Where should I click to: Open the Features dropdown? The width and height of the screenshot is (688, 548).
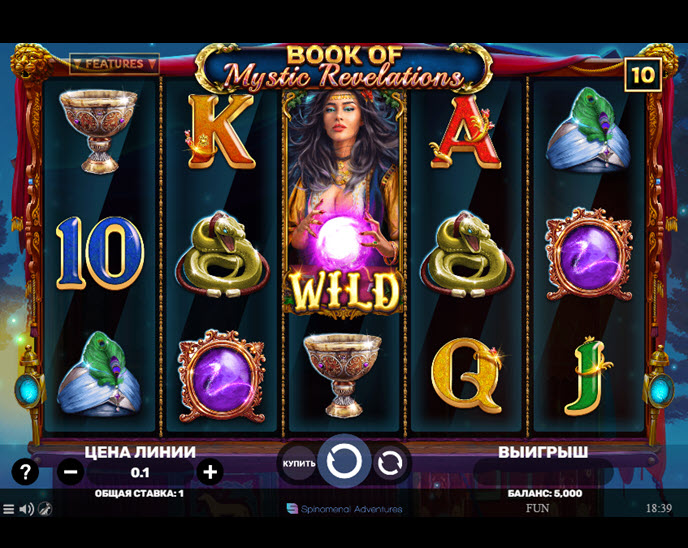tap(114, 64)
